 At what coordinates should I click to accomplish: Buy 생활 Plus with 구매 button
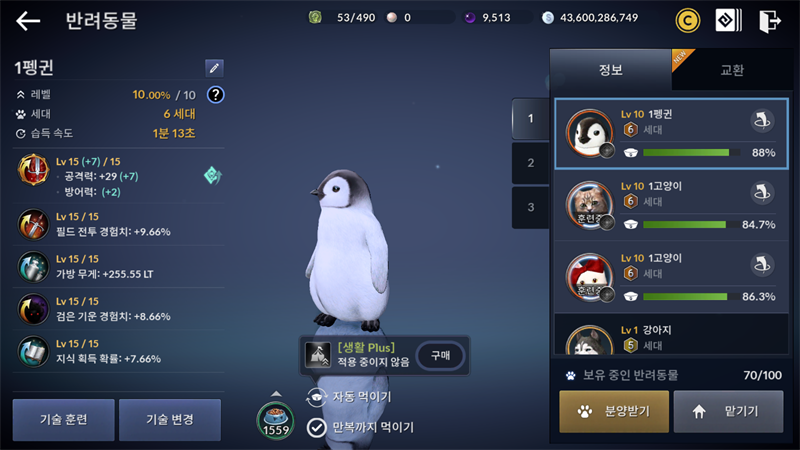click(440, 355)
